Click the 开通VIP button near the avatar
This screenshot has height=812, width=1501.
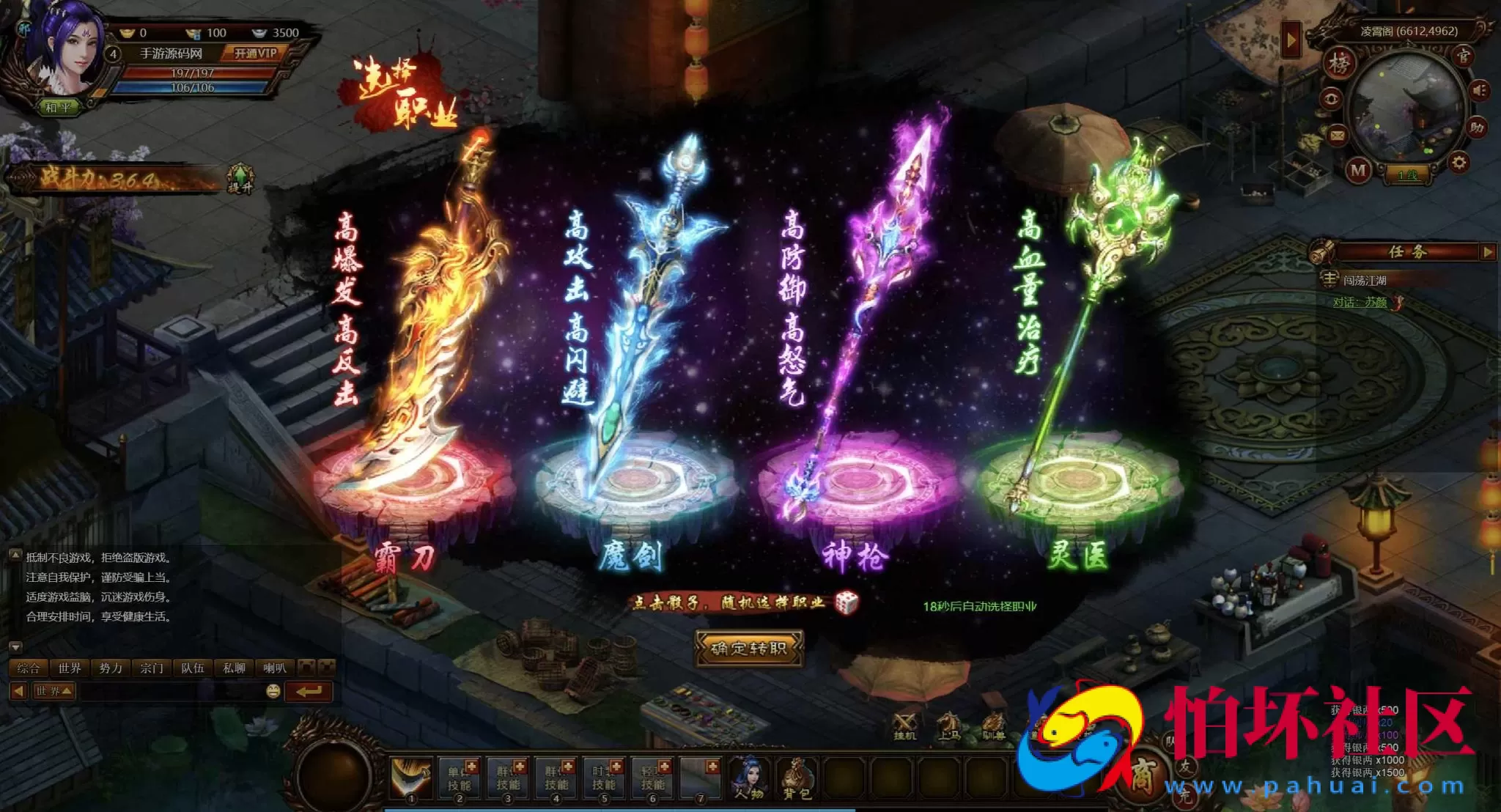click(254, 53)
